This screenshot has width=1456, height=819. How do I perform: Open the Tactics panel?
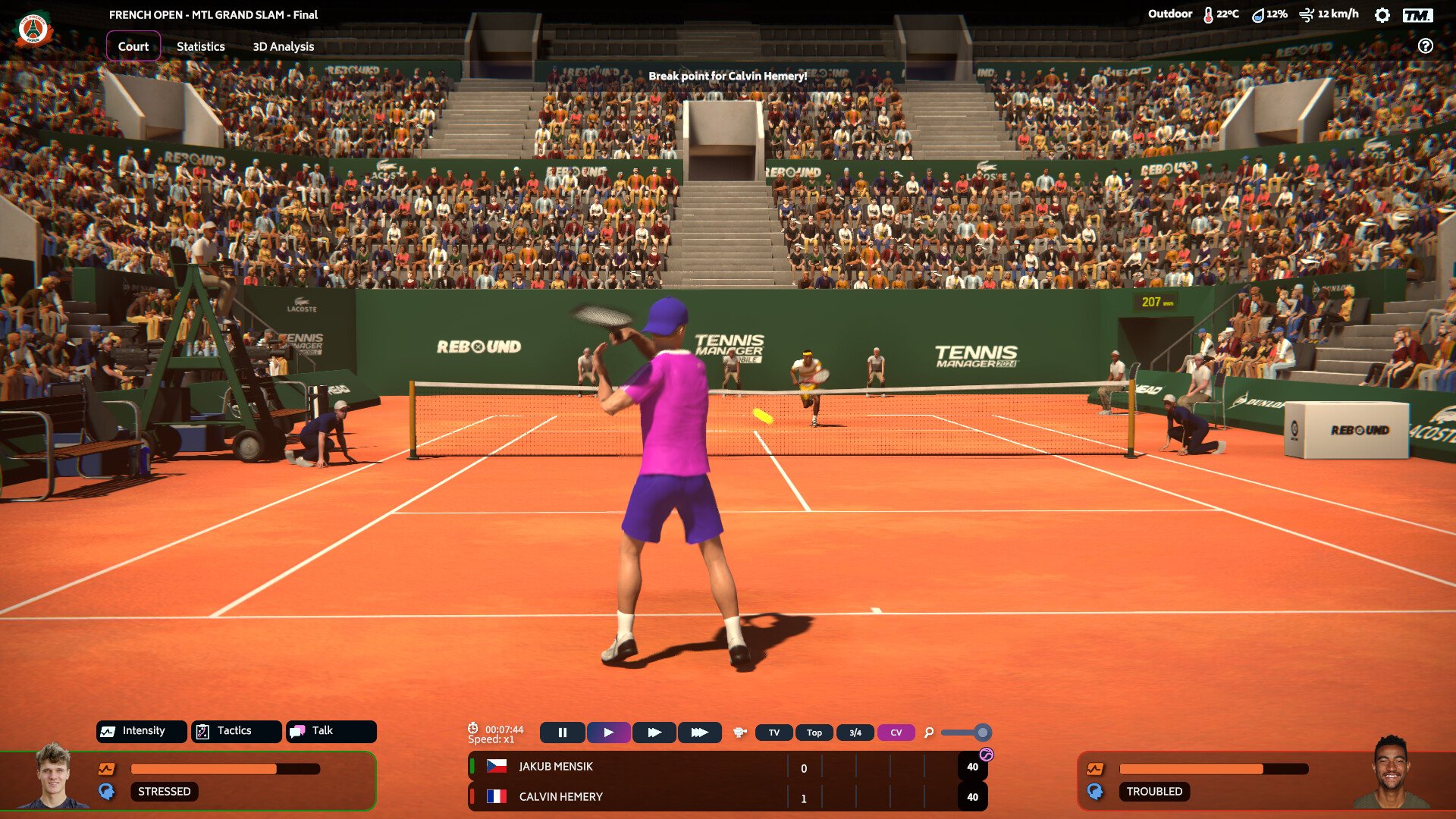tap(236, 731)
